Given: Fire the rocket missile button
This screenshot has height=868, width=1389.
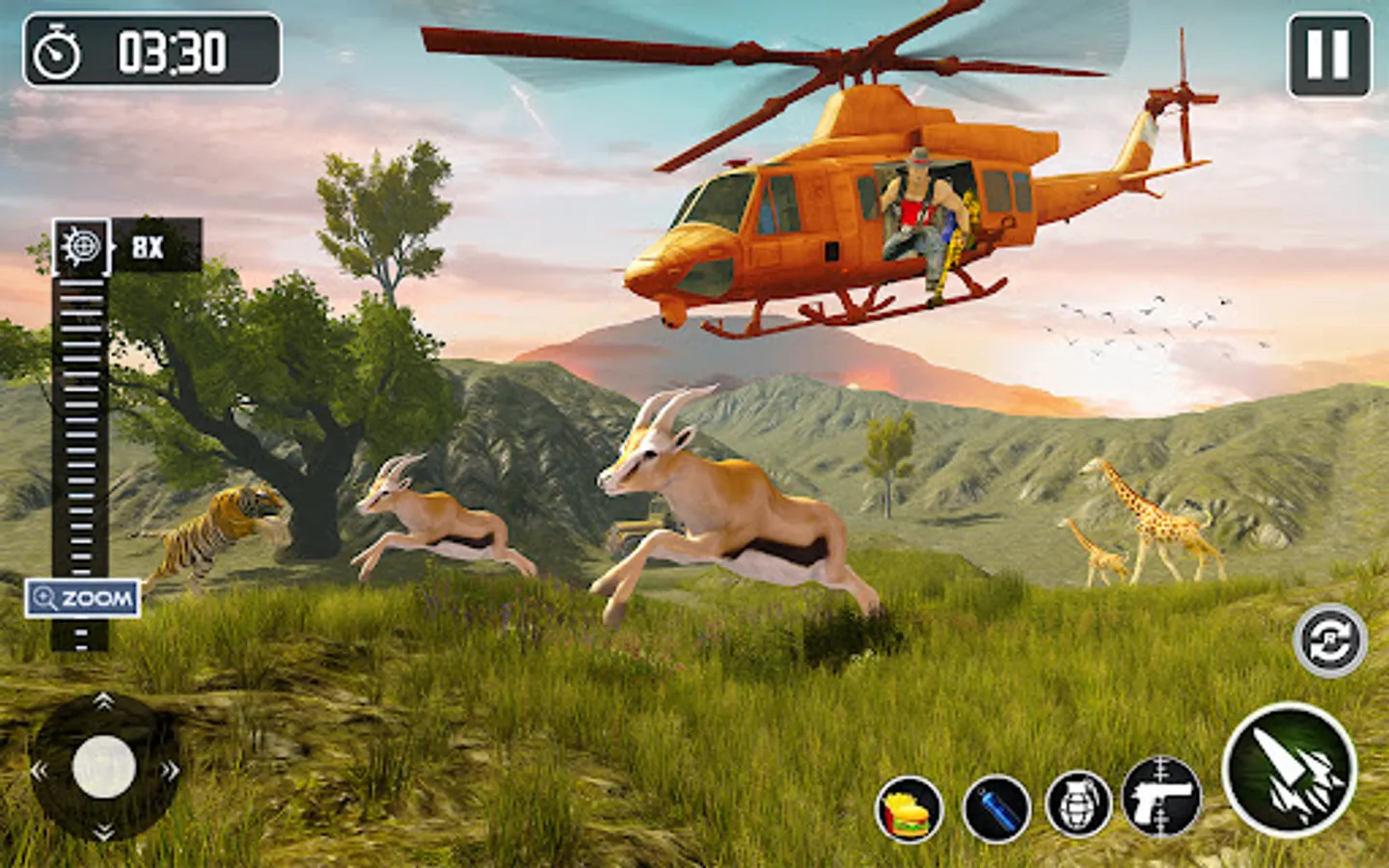Looking at the screenshot, I should tap(1290, 770).
